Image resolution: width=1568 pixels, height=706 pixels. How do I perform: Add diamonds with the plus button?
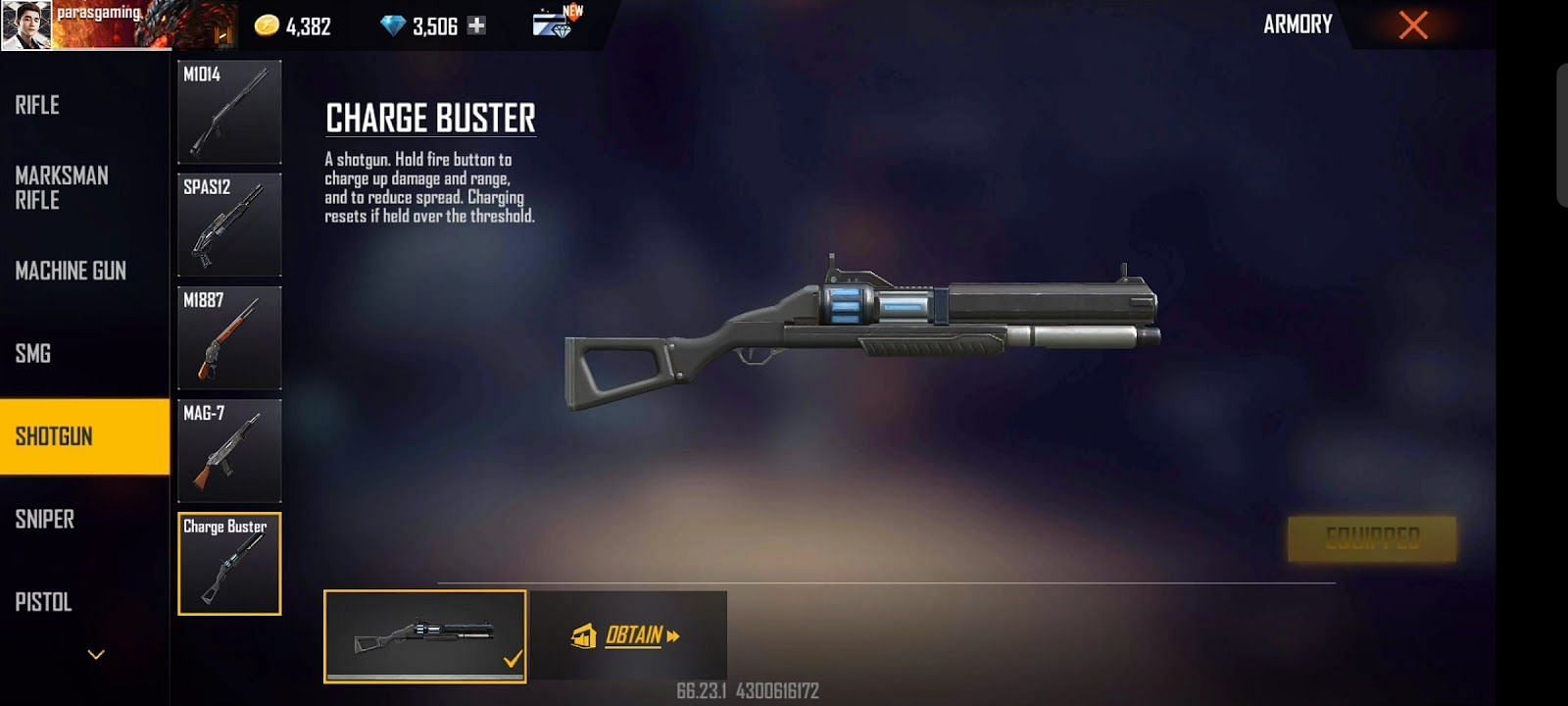[476, 25]
